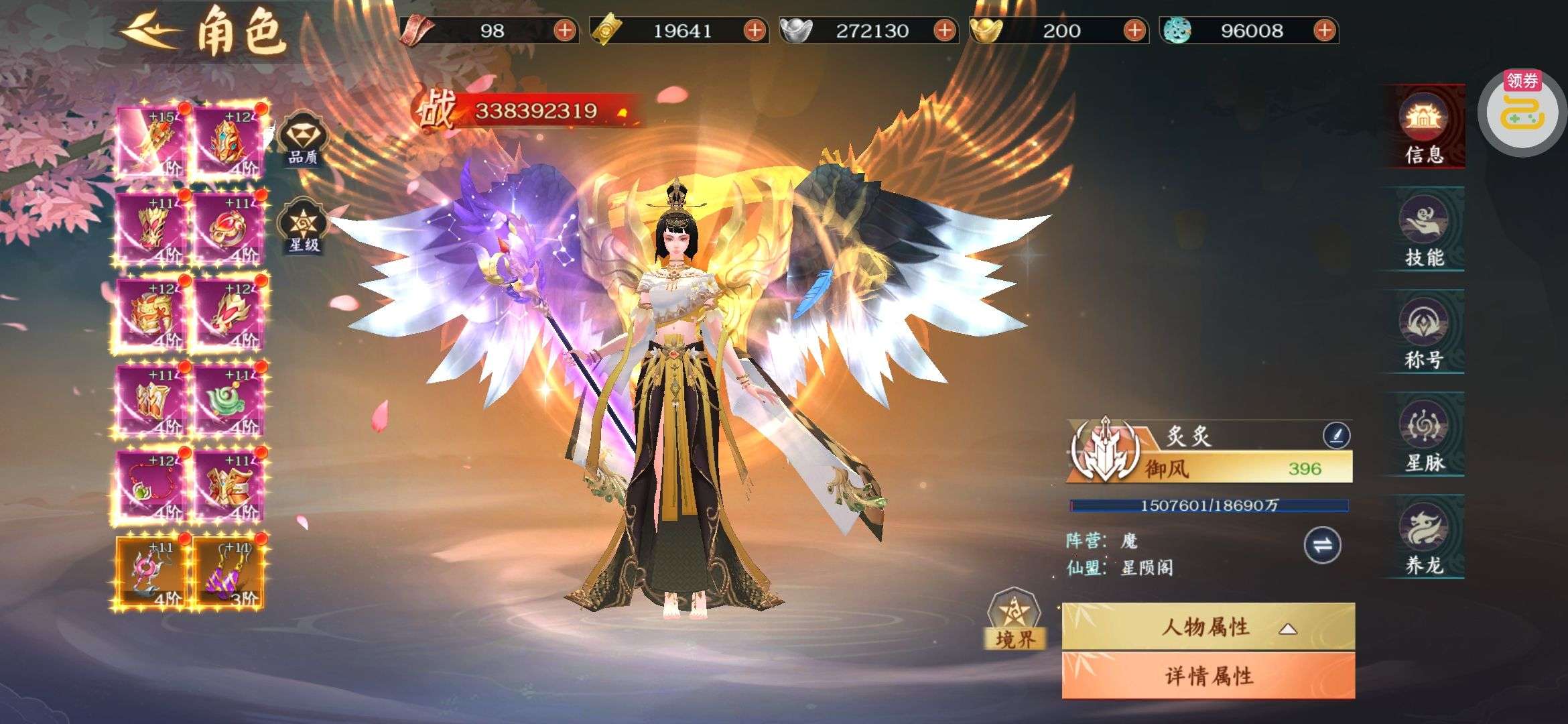Select the green jade pendant equipment slot
The width and height of the screenshot is (1568, 724).
[x=228, y=400]
